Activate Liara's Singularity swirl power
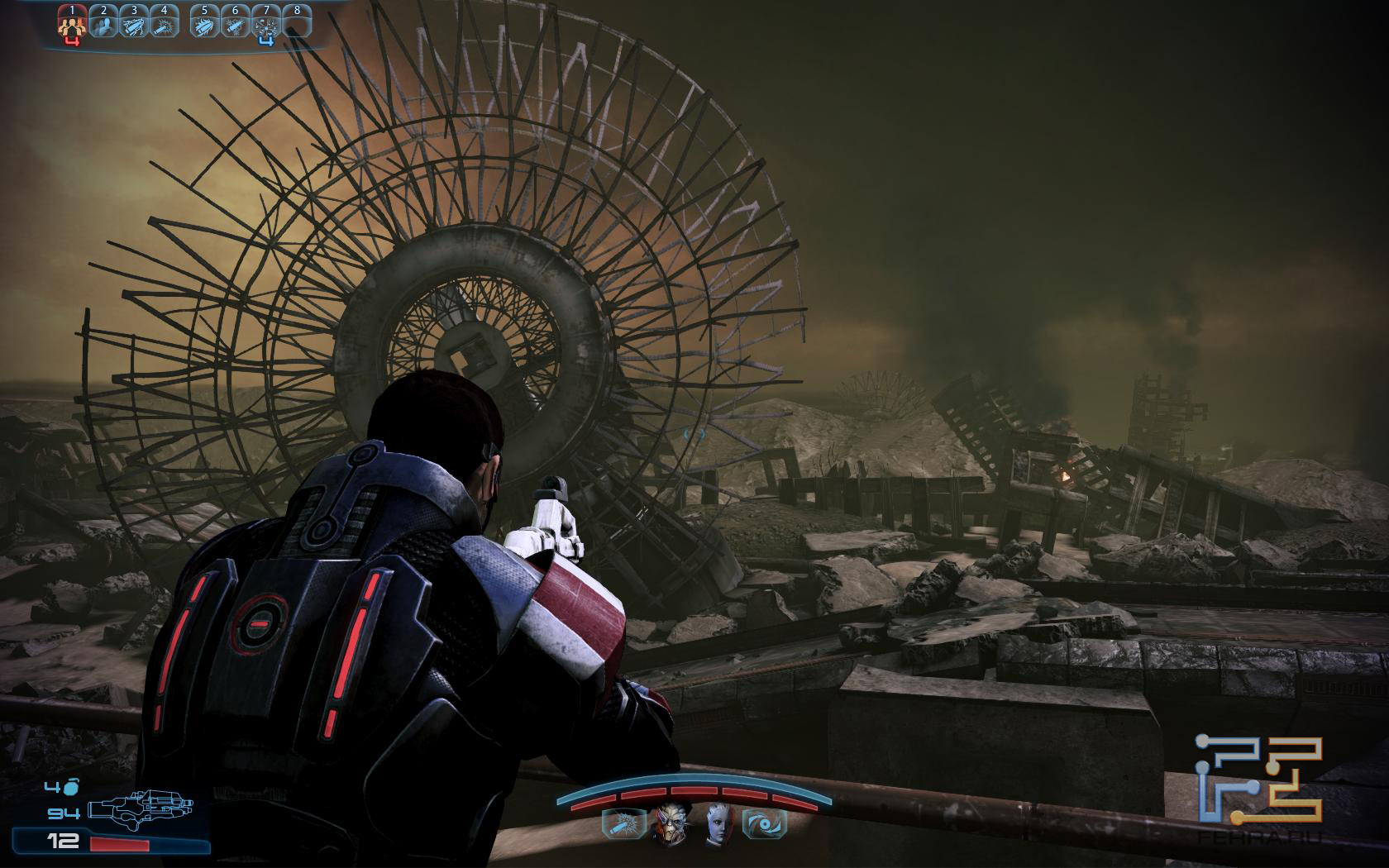This screenshot has width=1389, height=868. coord(765,823)
